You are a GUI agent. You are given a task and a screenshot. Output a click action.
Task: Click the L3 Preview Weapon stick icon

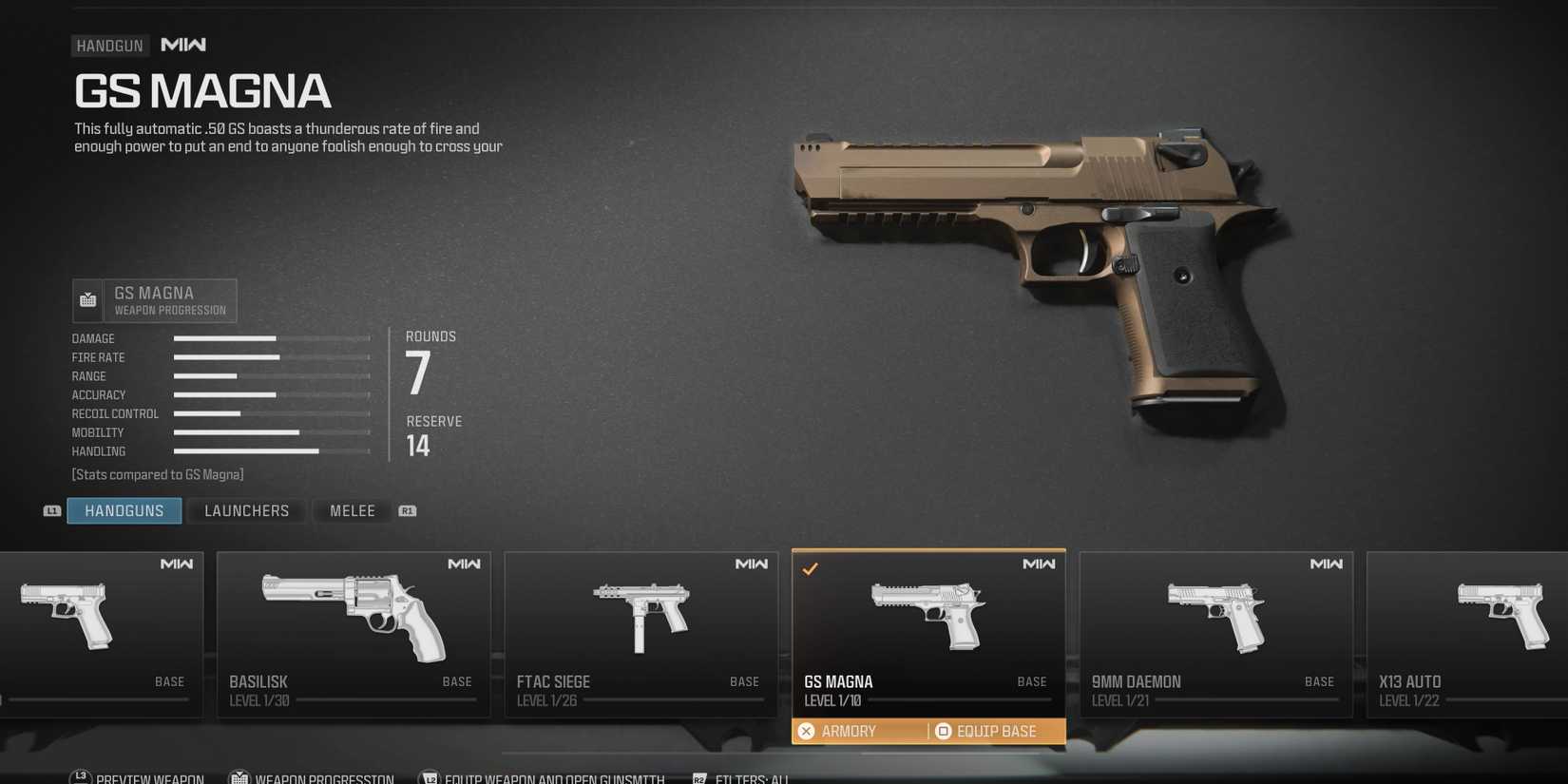80,775
